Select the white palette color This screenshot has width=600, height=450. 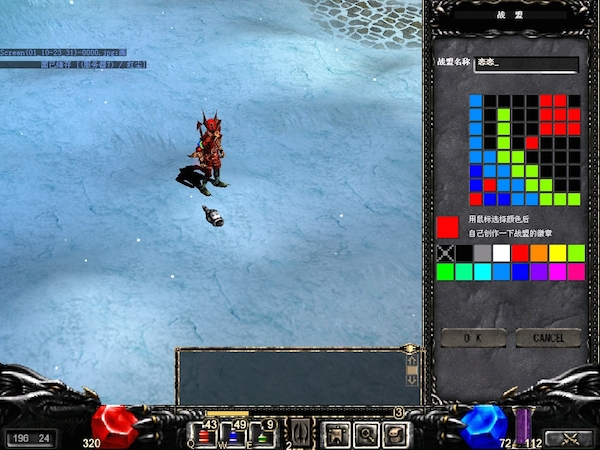(x=501, y=253)
